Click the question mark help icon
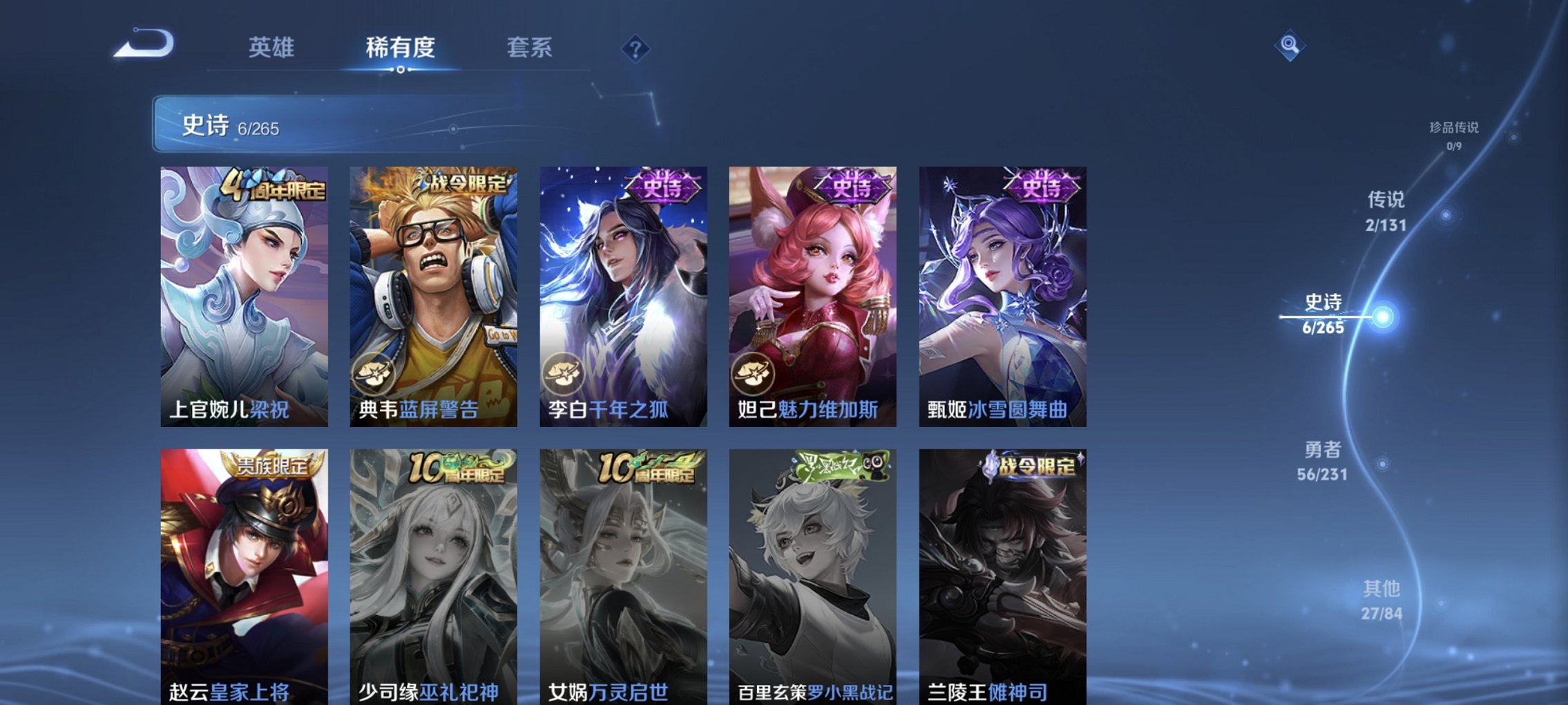 (636, 48)
